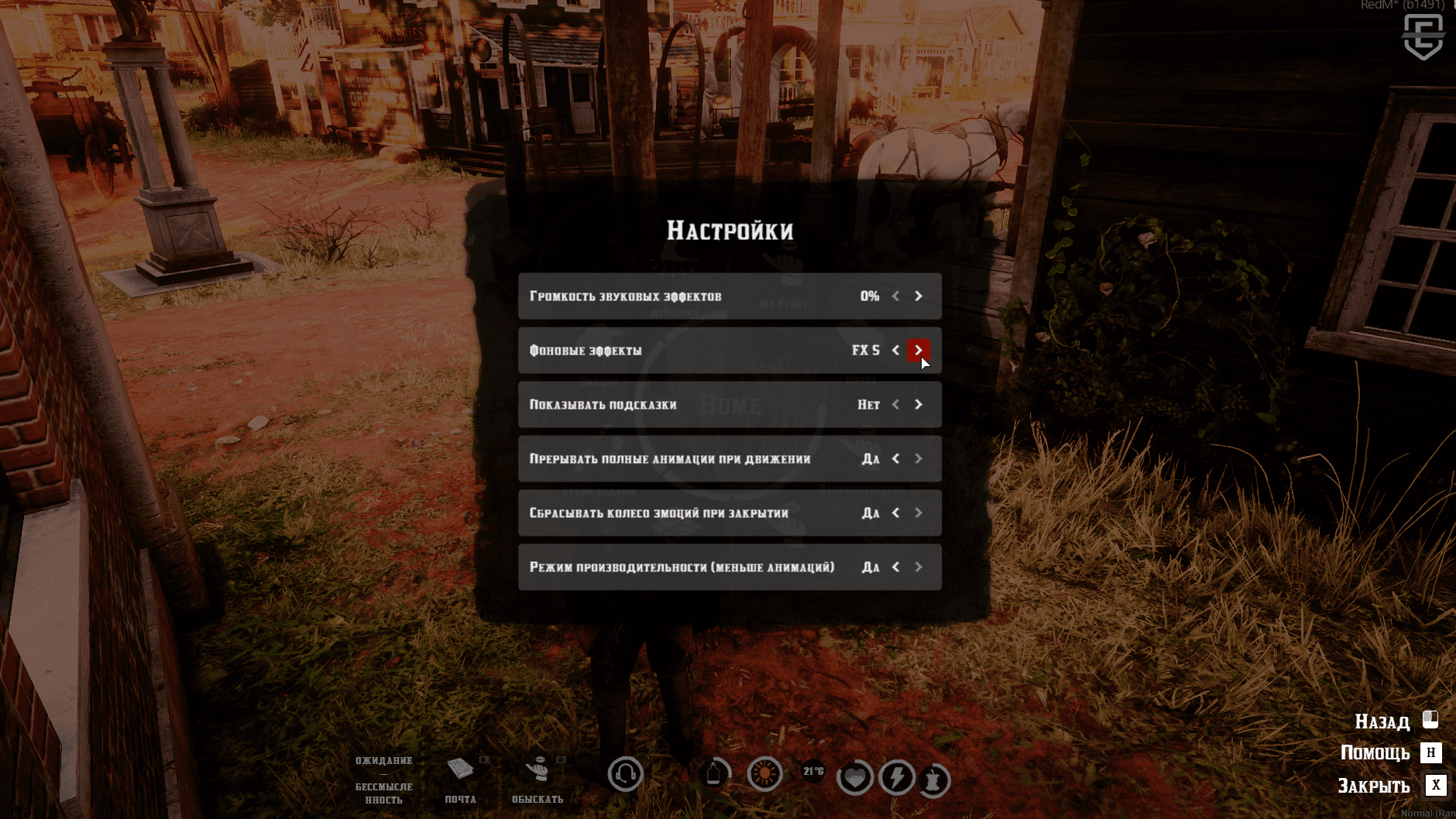Select the Громкость звуковых эффектов row

[682, 296]
